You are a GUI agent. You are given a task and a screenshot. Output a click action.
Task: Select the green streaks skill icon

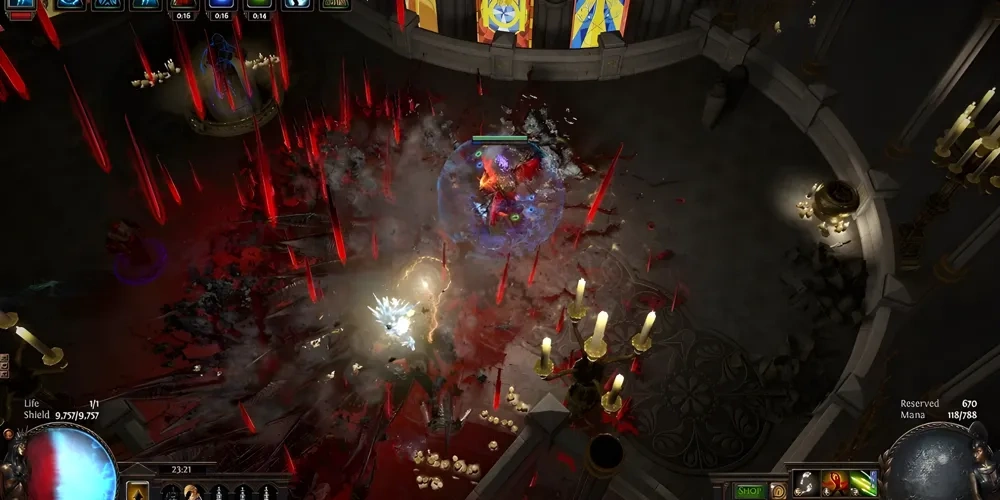pyautogui.click(x=862, y=483)
